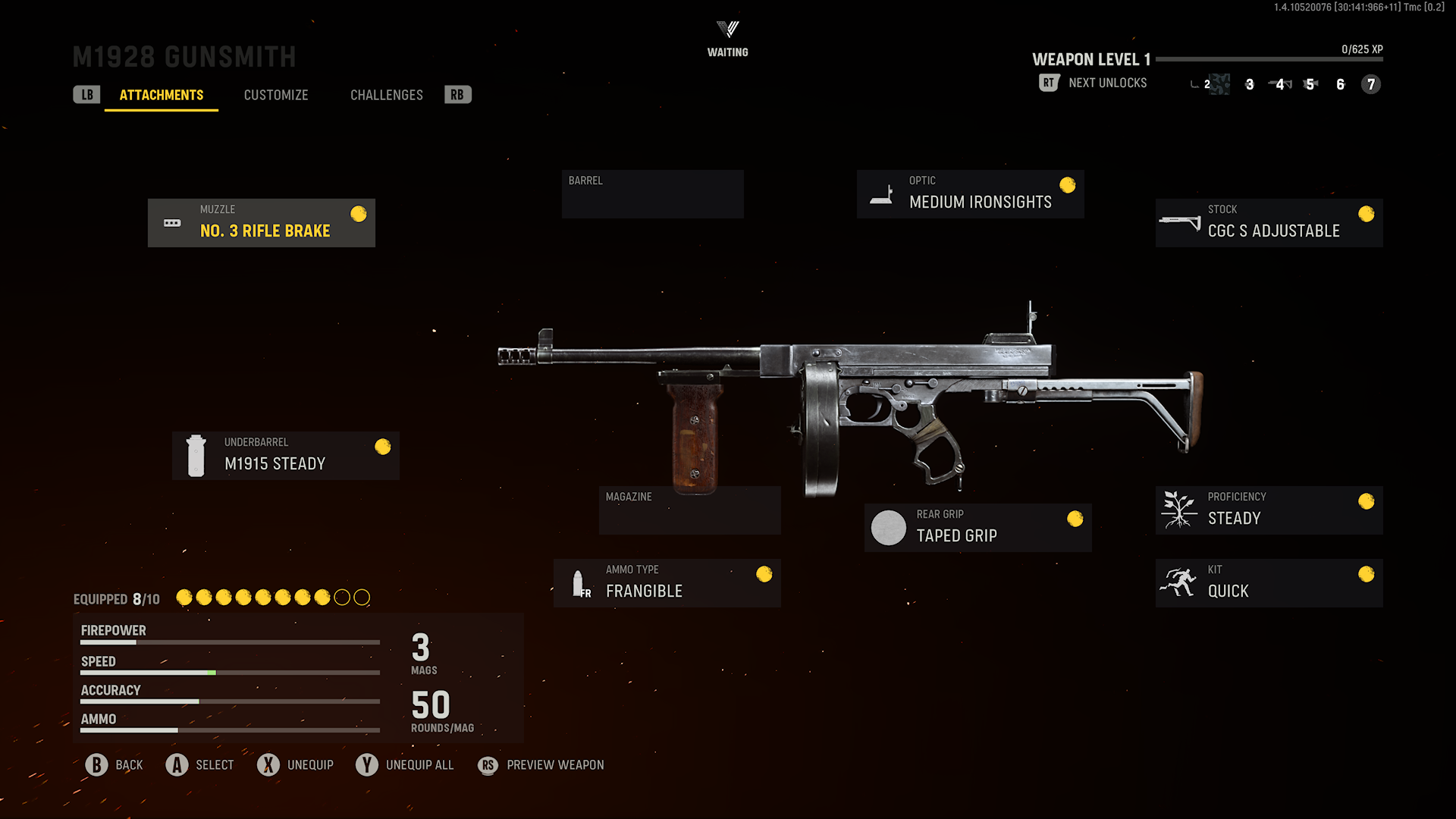Click the weapon level 7 unlock badge
This screenshot has width=1456, height=819.
(1370, 85)
